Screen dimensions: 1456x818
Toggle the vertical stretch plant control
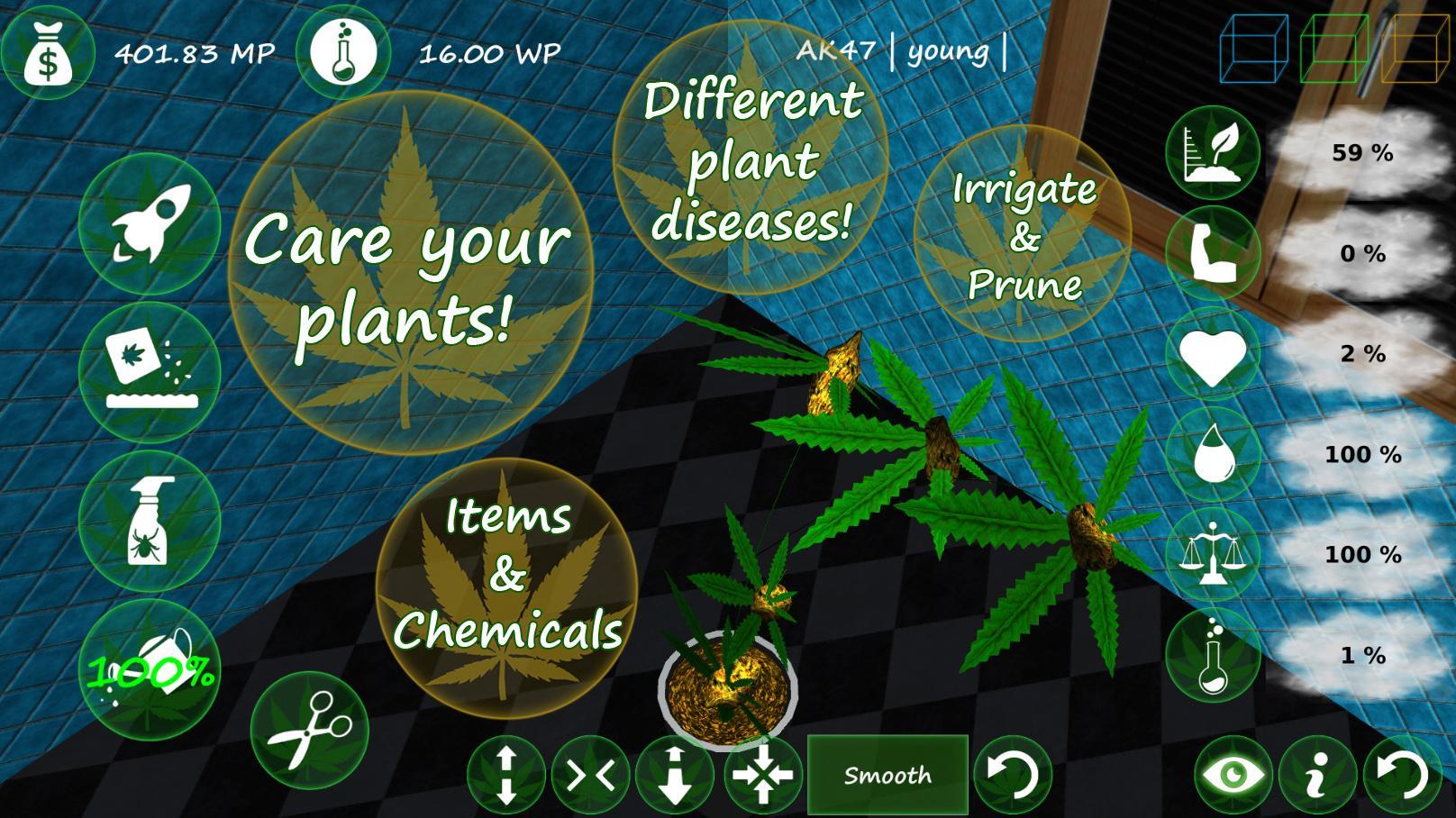(507, 773)
